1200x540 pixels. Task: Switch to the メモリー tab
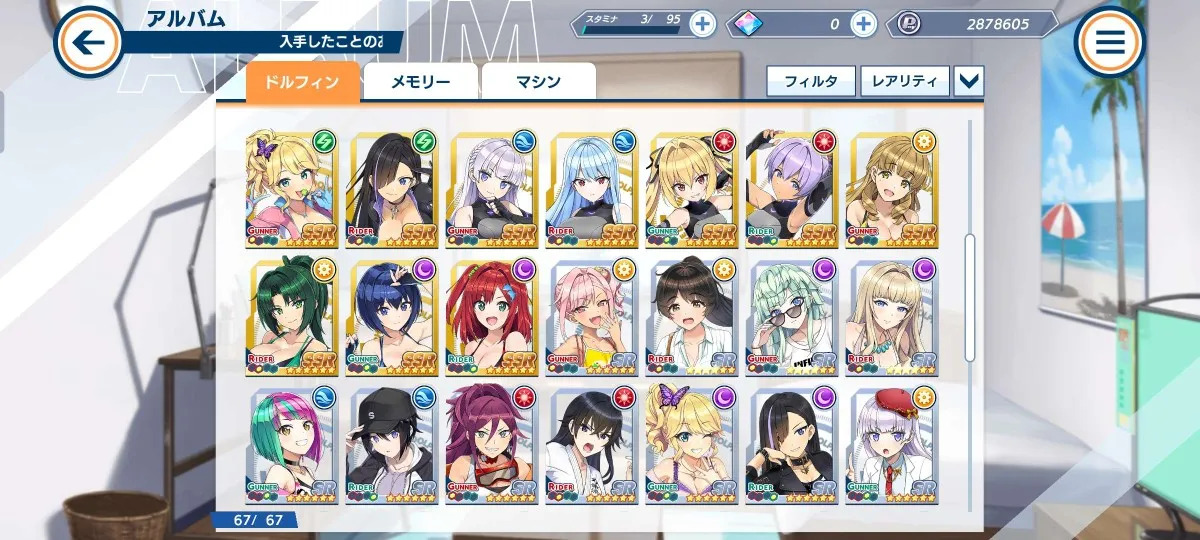(420, 83)
